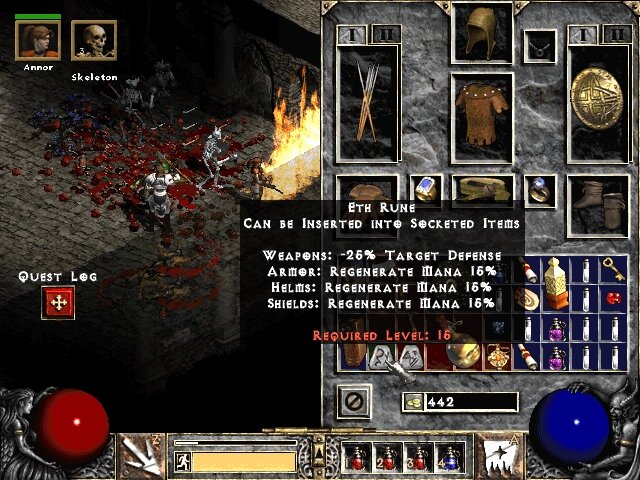
Task: Open the Quest Log button
Action: 58,302
